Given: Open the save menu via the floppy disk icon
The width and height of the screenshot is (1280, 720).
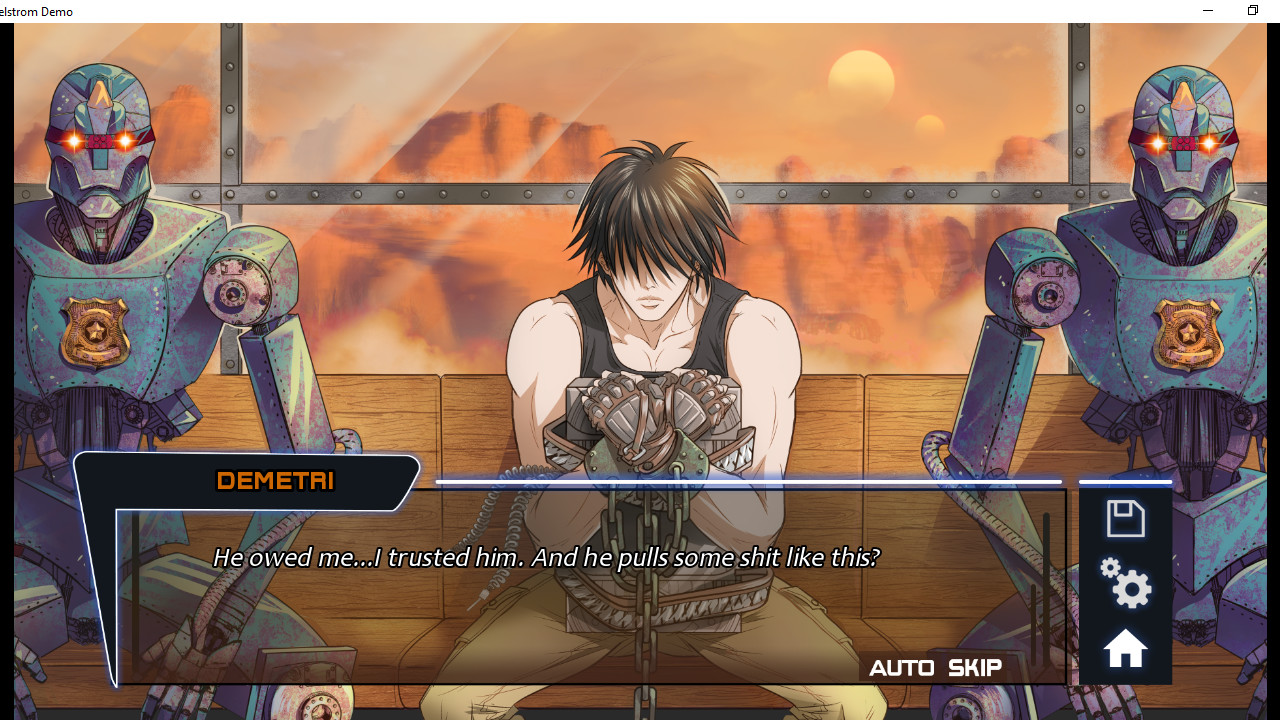Looking at the screenshot, I should tap(1125, 517).
